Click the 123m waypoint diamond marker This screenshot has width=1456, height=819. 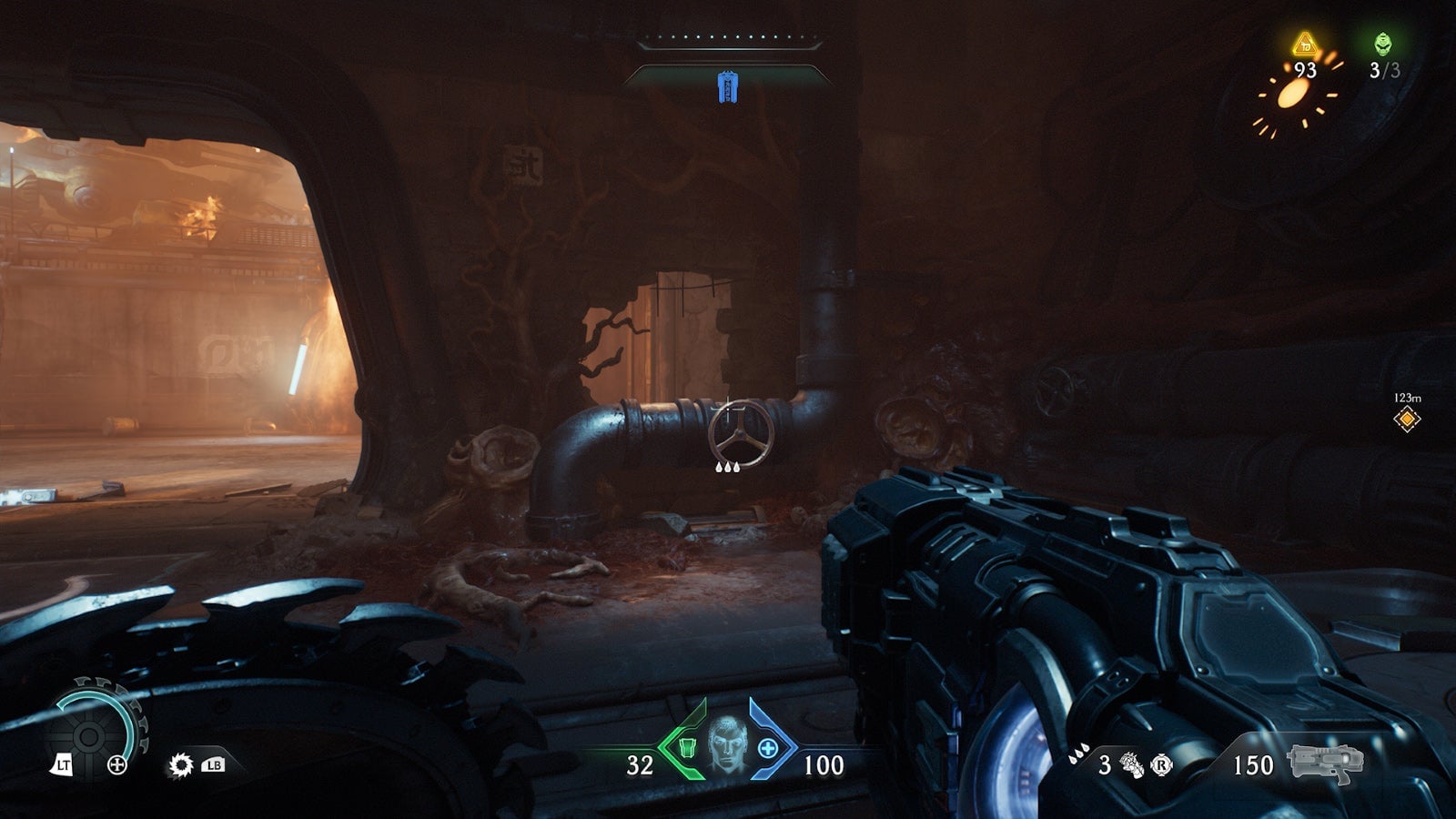click(1407, 420)
